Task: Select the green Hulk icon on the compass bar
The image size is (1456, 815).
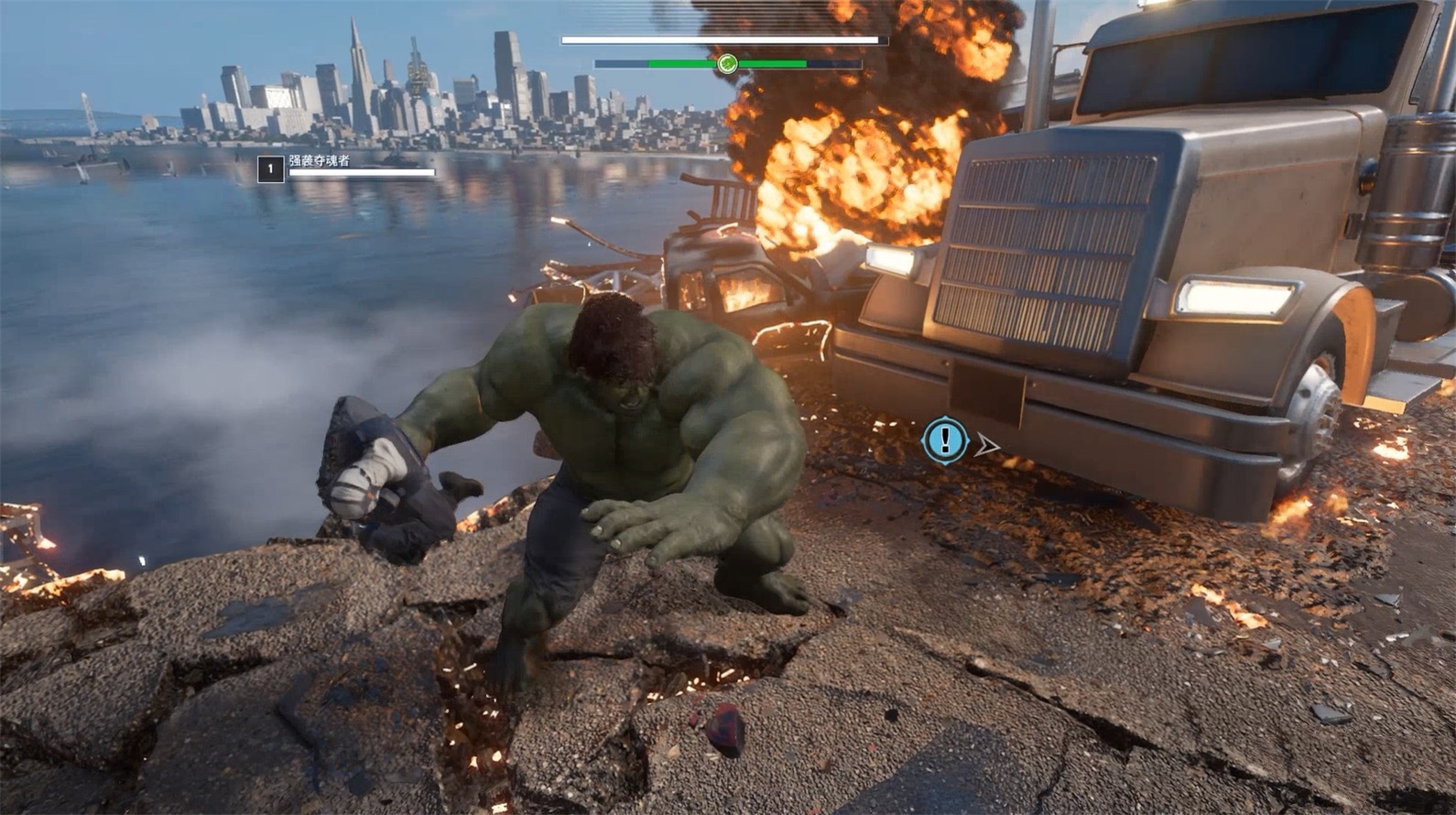Action: click(x=727, y=63)
